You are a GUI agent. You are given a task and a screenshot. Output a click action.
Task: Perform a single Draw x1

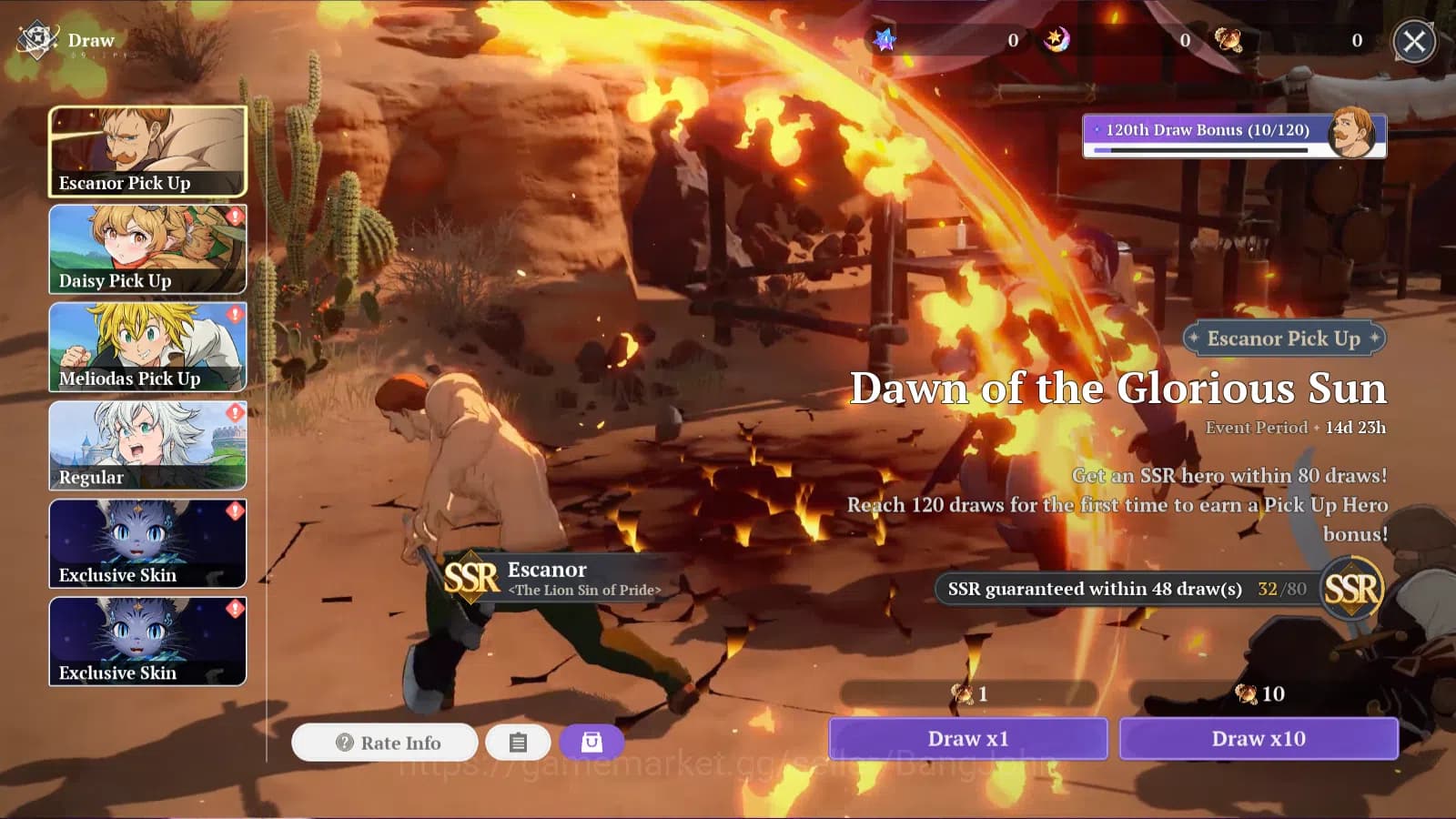click(x=968, y=739)
